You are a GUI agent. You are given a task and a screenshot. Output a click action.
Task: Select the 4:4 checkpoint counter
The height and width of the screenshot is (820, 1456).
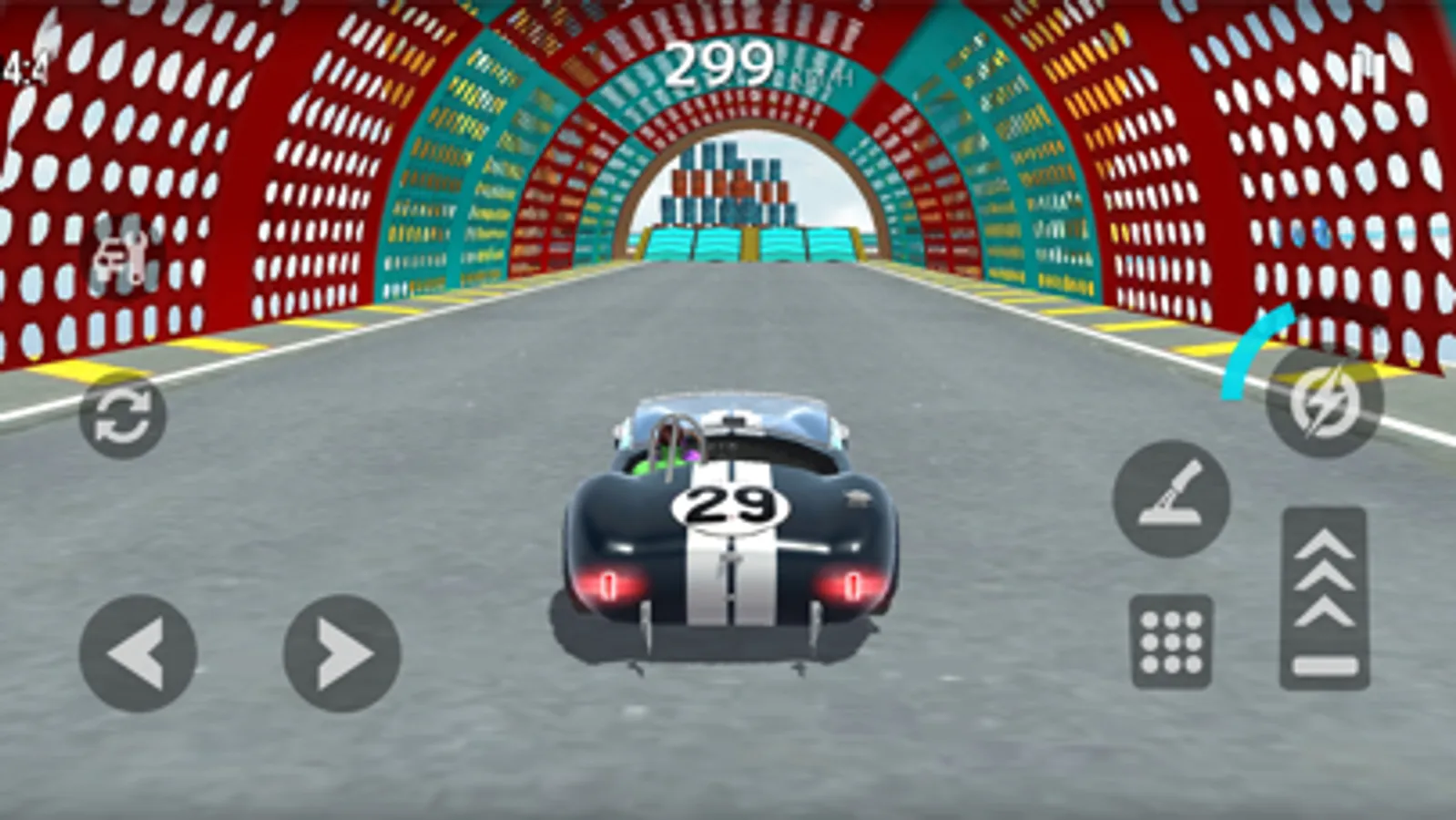coord(18,66)
